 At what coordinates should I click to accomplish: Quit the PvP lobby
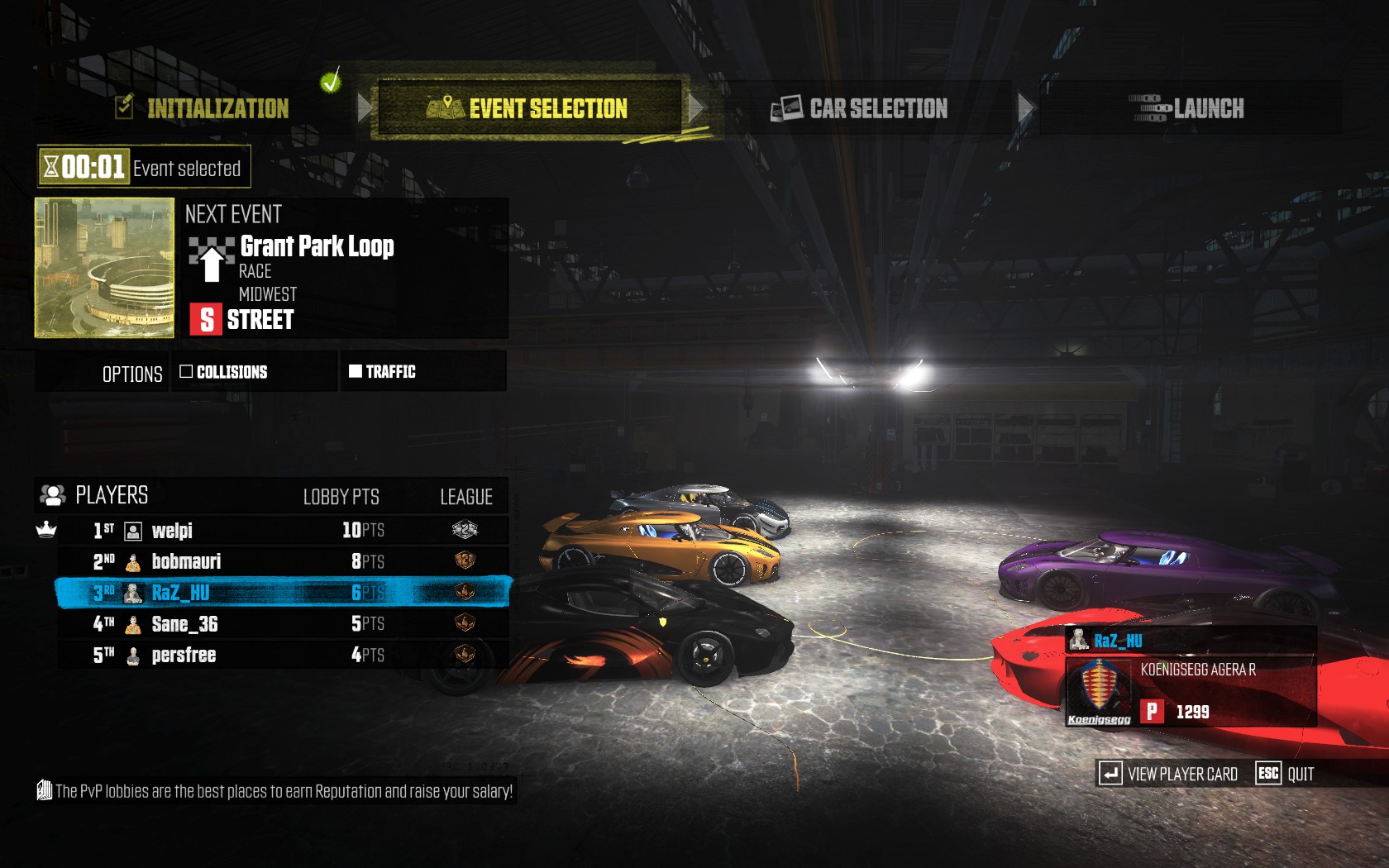(x=1286, y=775)
